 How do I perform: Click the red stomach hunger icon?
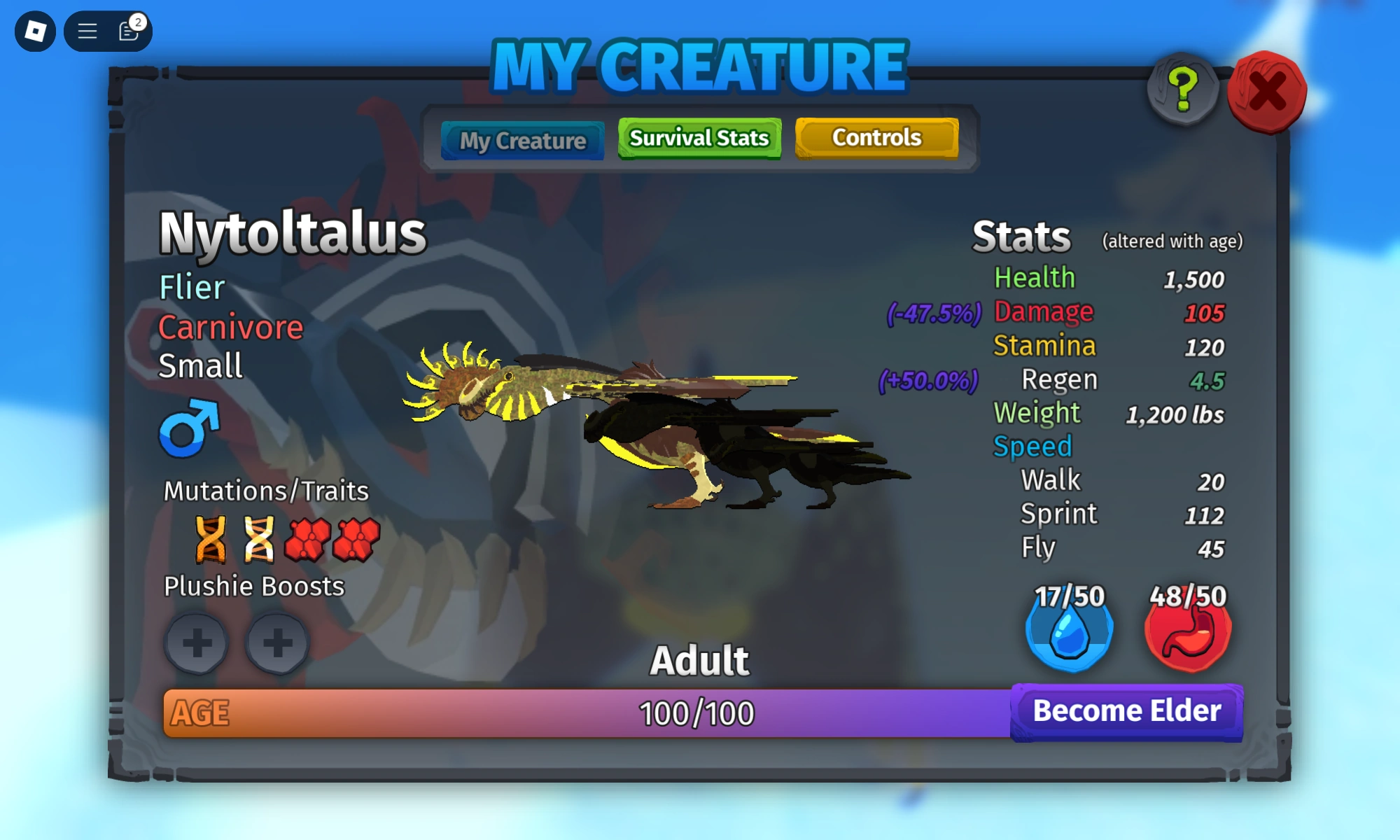(x=1188, y=633)
